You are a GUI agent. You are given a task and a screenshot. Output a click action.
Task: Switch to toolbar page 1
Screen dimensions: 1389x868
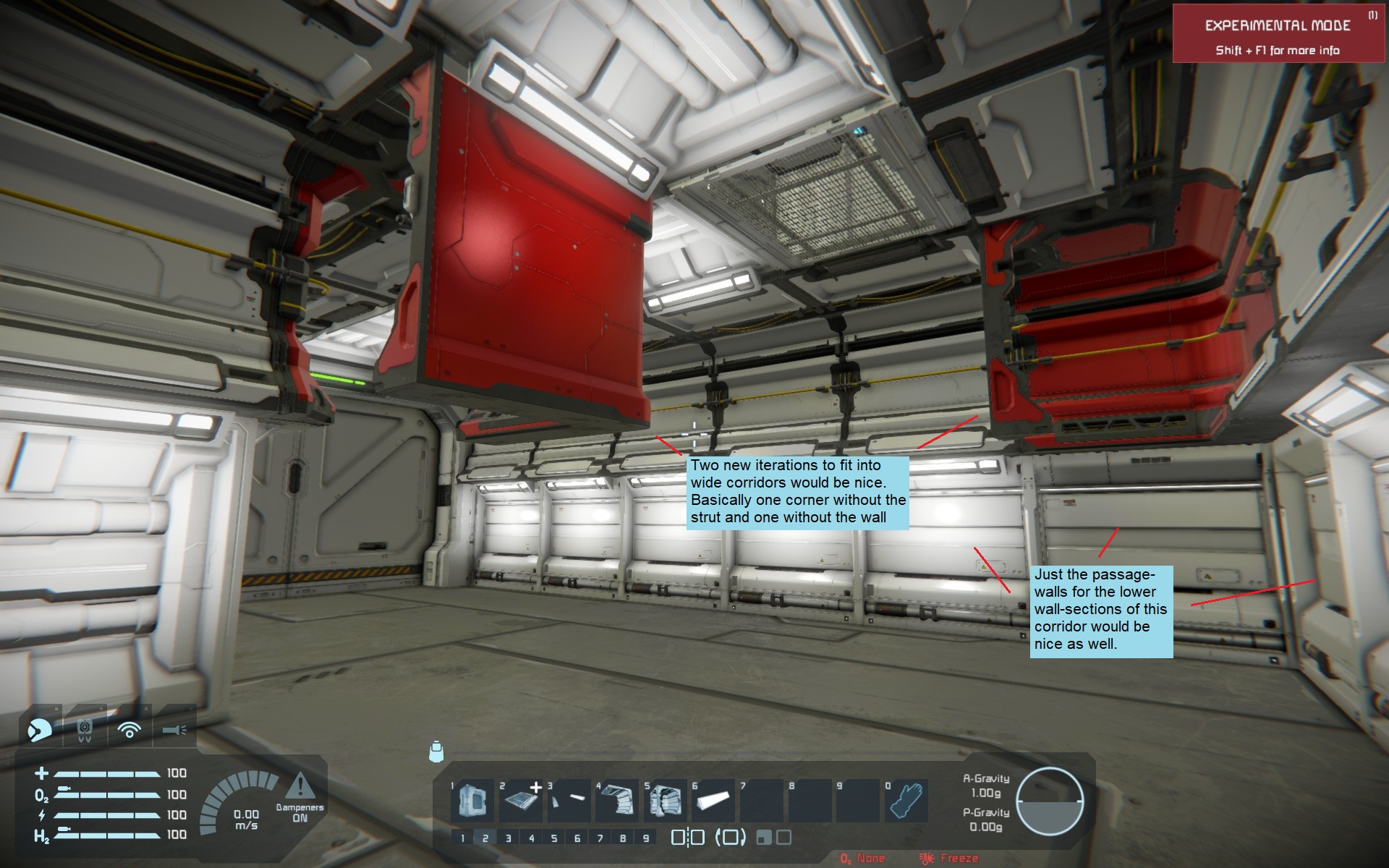(x=462, y=838)
